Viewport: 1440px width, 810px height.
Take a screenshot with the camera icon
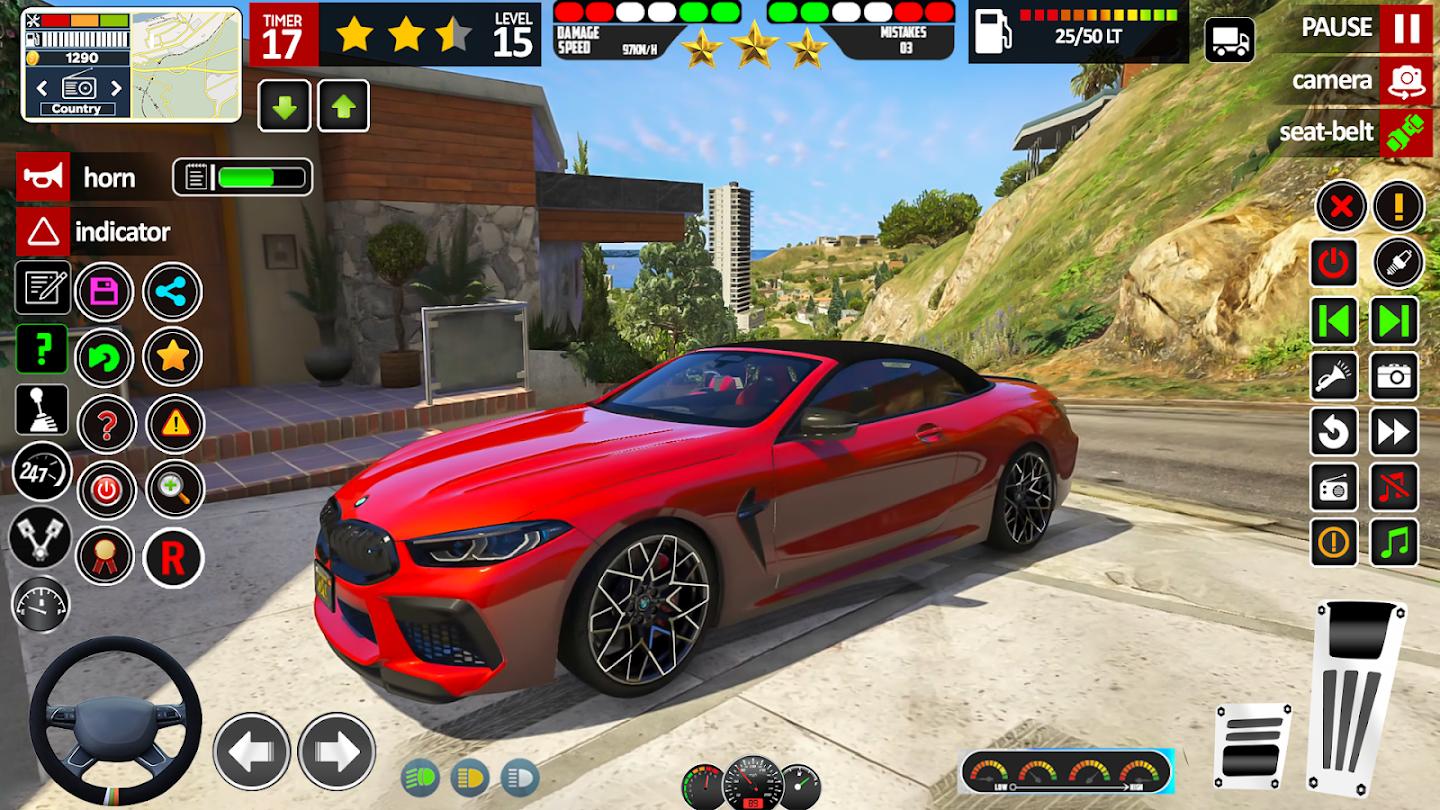coord(1394,377)
